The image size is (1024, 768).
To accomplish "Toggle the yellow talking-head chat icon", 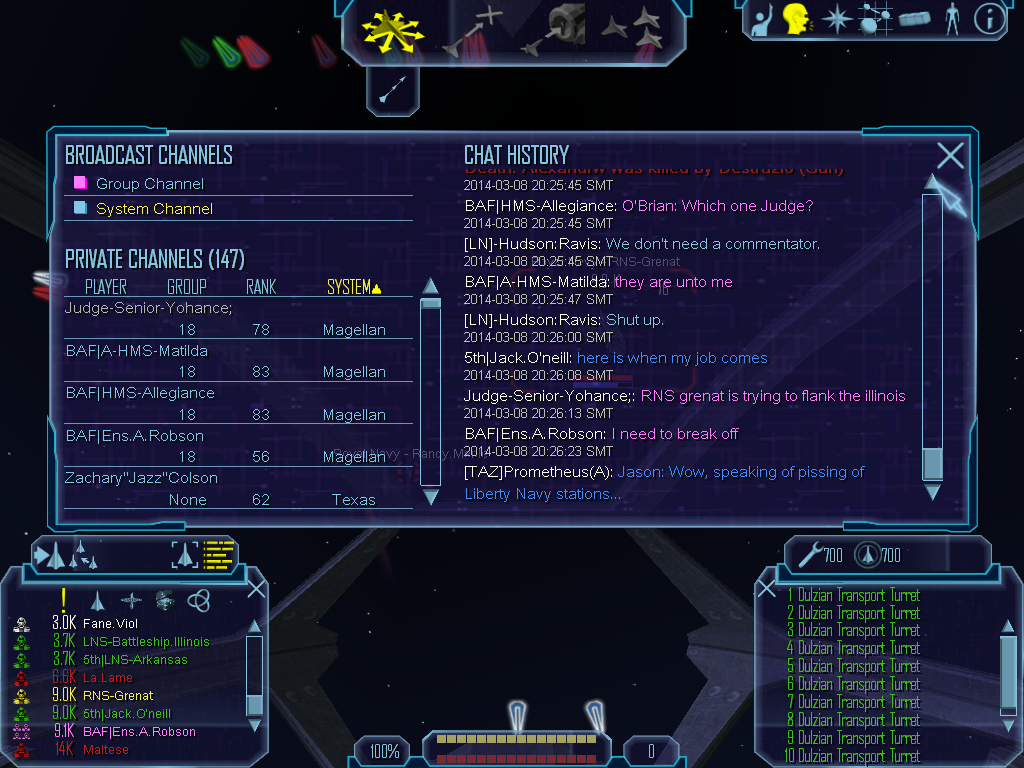I will coord(796,18).
